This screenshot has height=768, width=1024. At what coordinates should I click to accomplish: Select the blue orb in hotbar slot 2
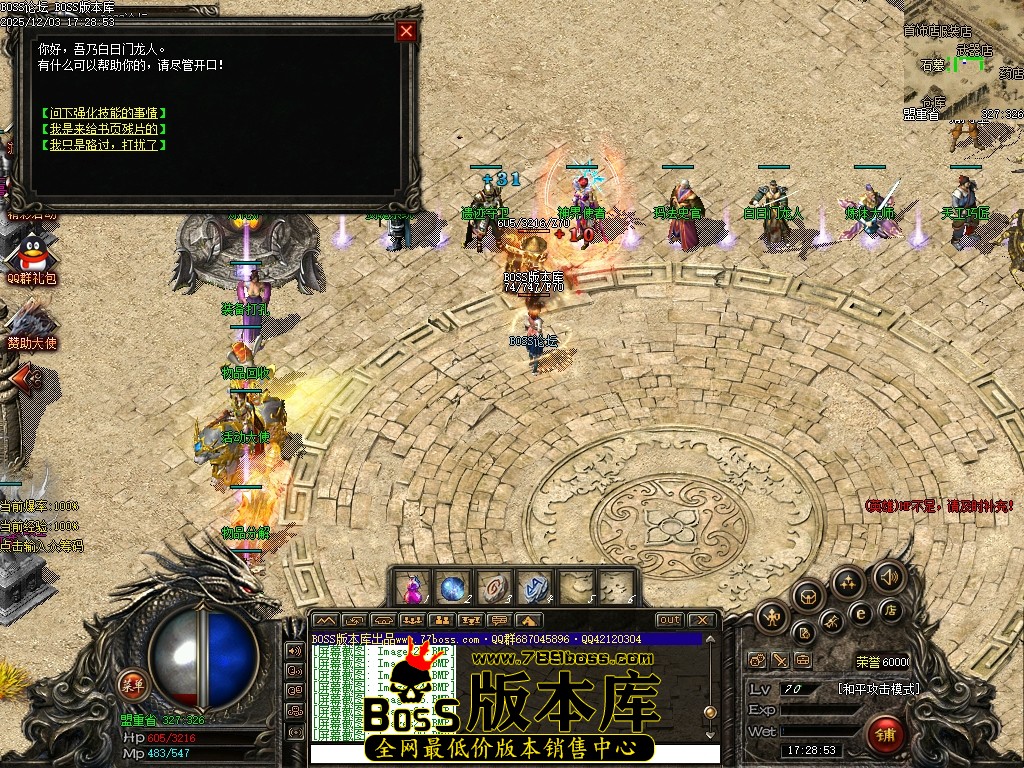(x=452, y=587)
